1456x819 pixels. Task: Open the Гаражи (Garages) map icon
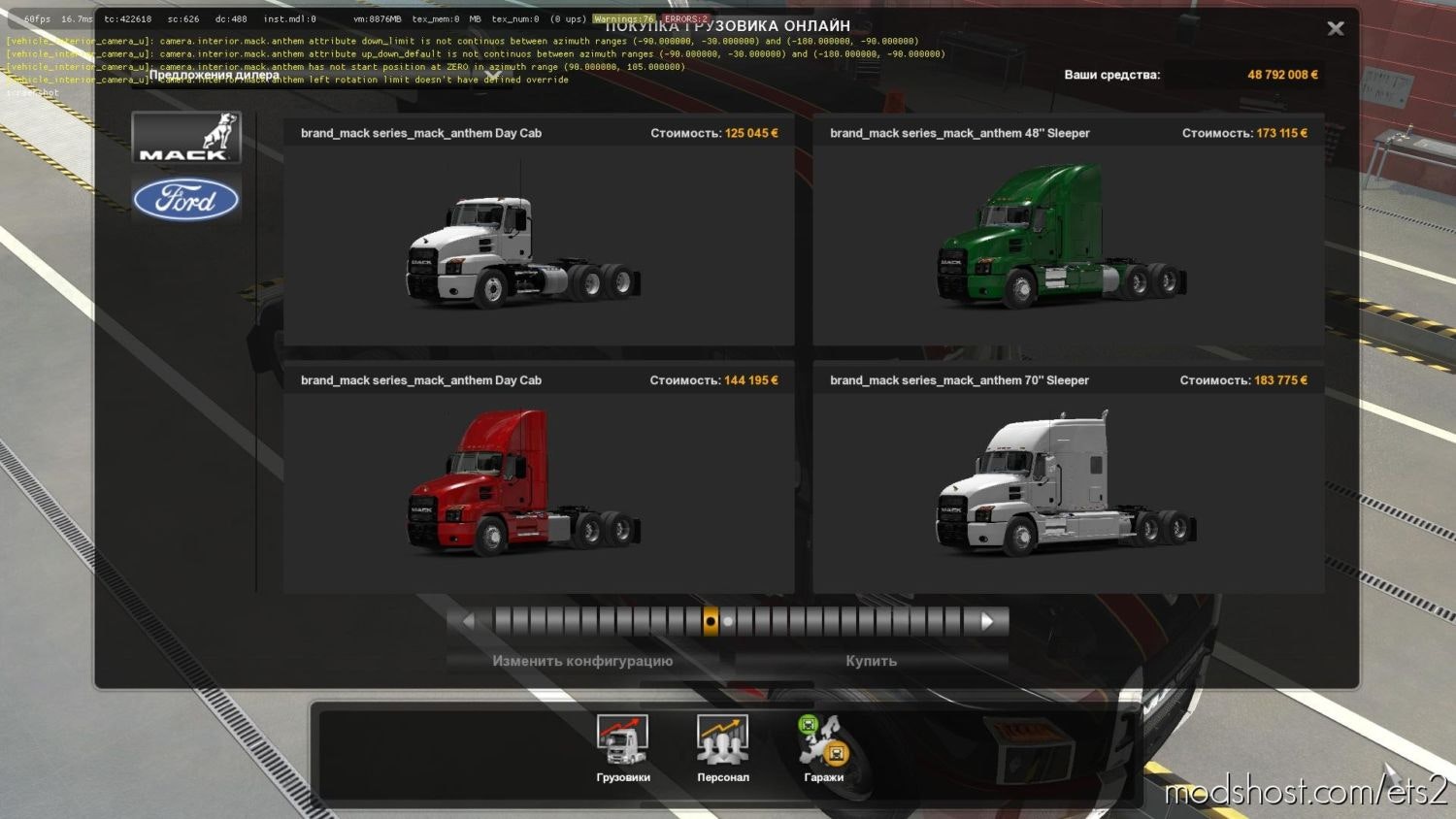point(823,741)
